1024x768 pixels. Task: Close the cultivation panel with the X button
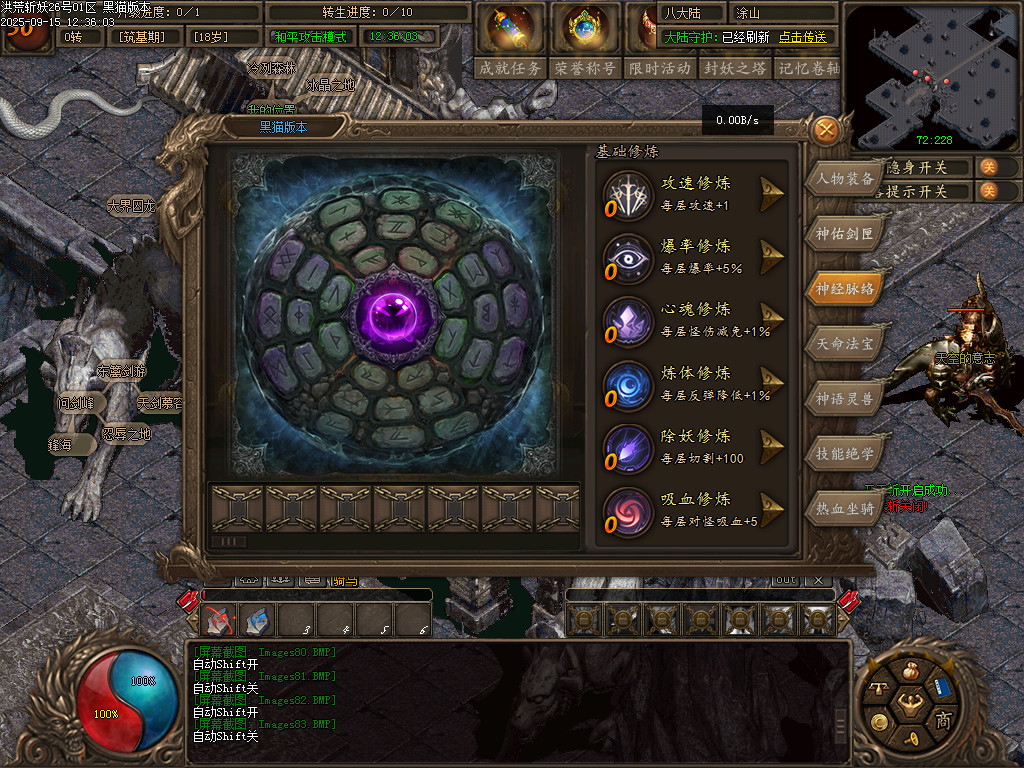(x=825, y=130)
